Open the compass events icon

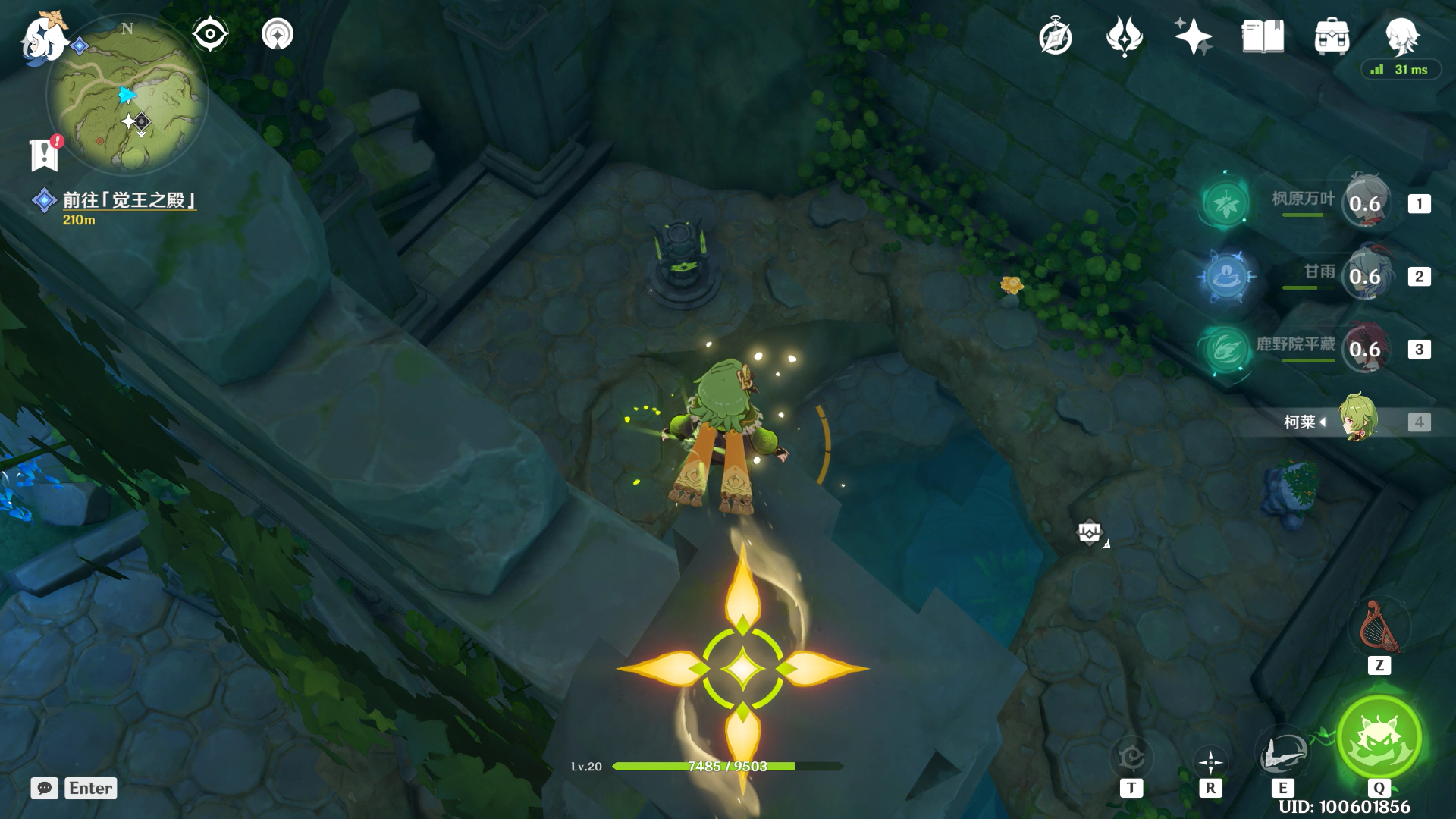(1055, 36)
